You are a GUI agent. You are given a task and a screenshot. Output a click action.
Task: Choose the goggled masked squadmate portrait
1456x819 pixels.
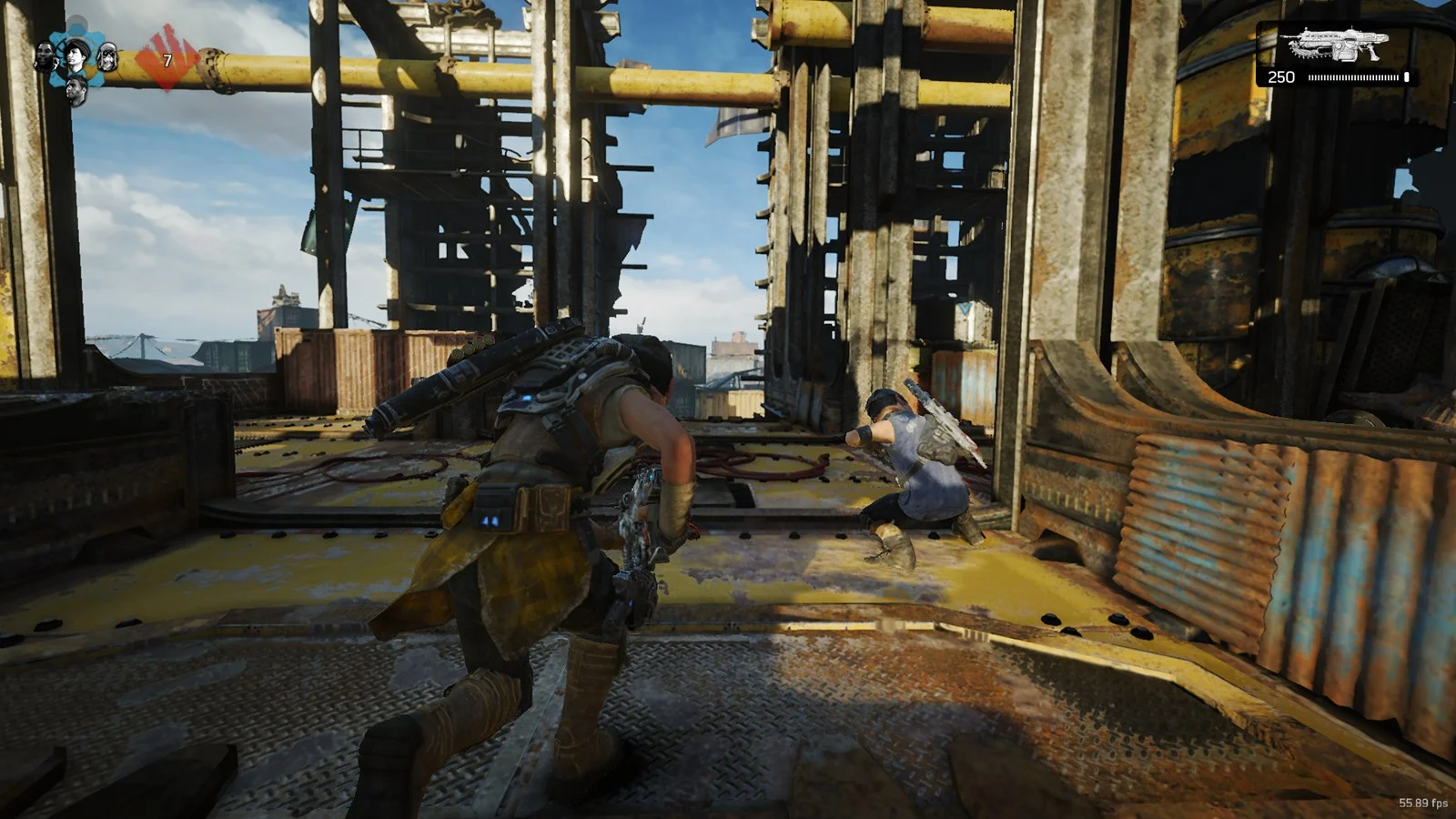(107, 57)
